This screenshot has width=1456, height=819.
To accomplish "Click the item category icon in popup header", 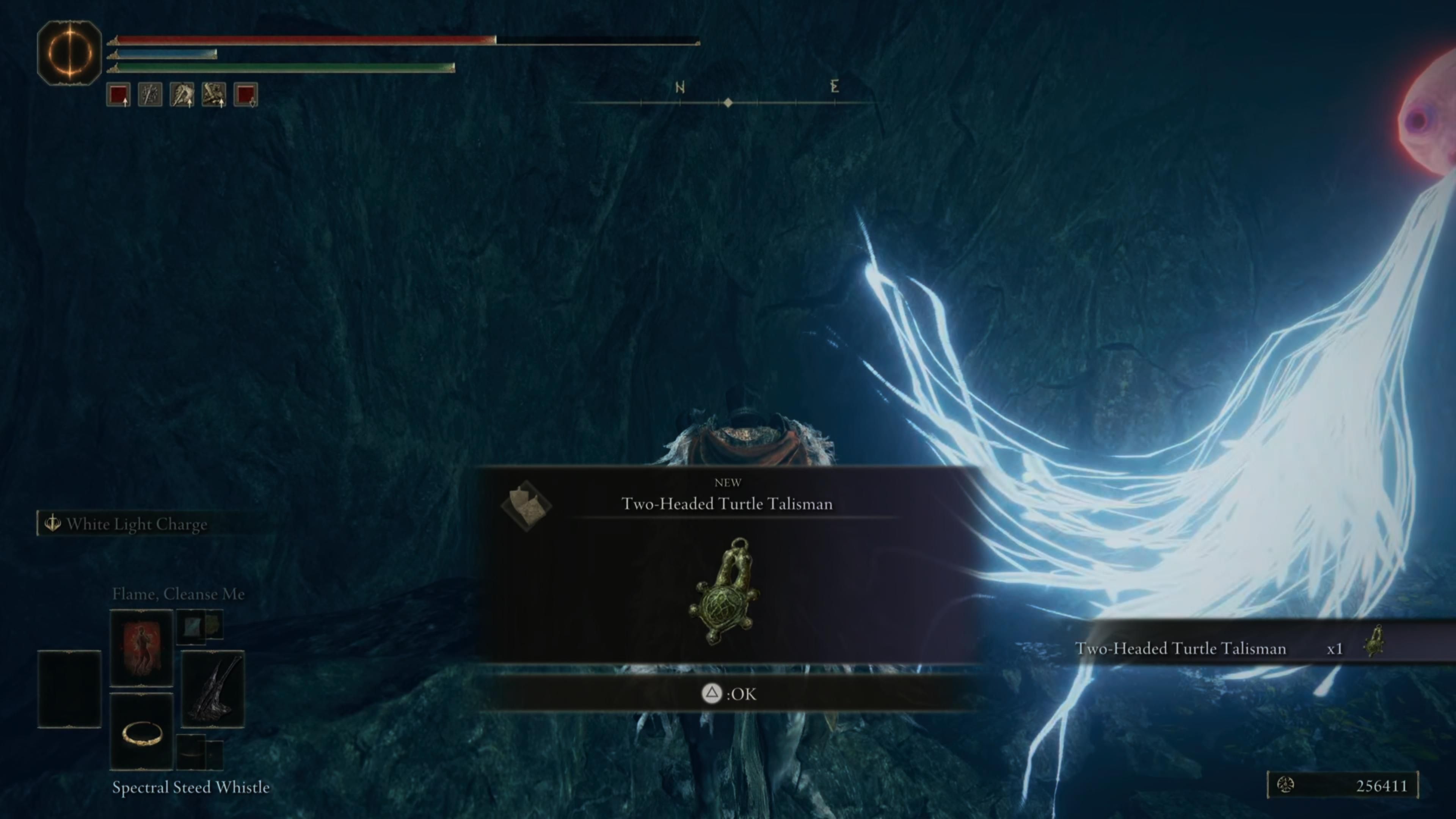I will click(526, 505).
